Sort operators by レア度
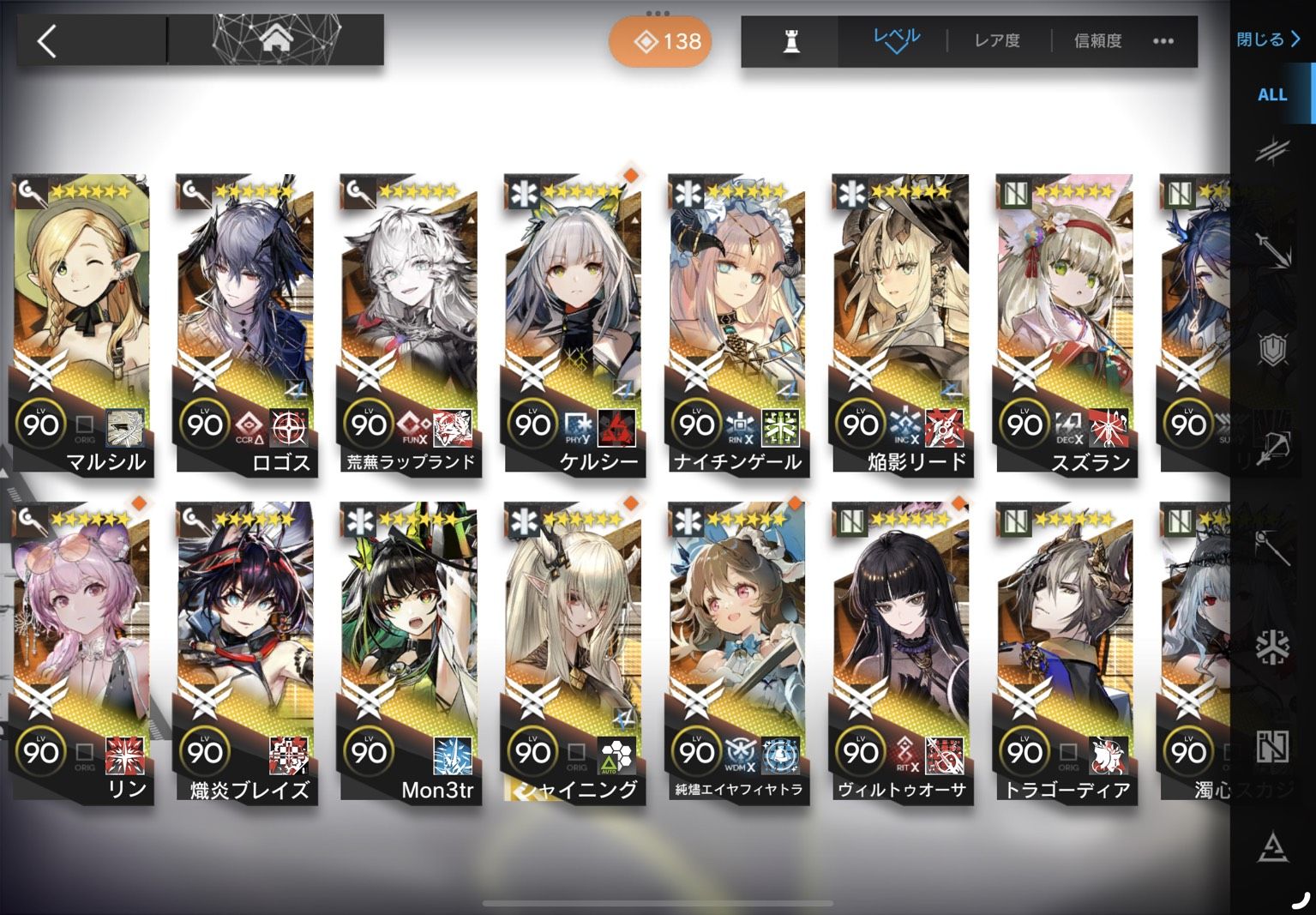The height and width of the screenshot is (915, 1316). tap(997, 40)
